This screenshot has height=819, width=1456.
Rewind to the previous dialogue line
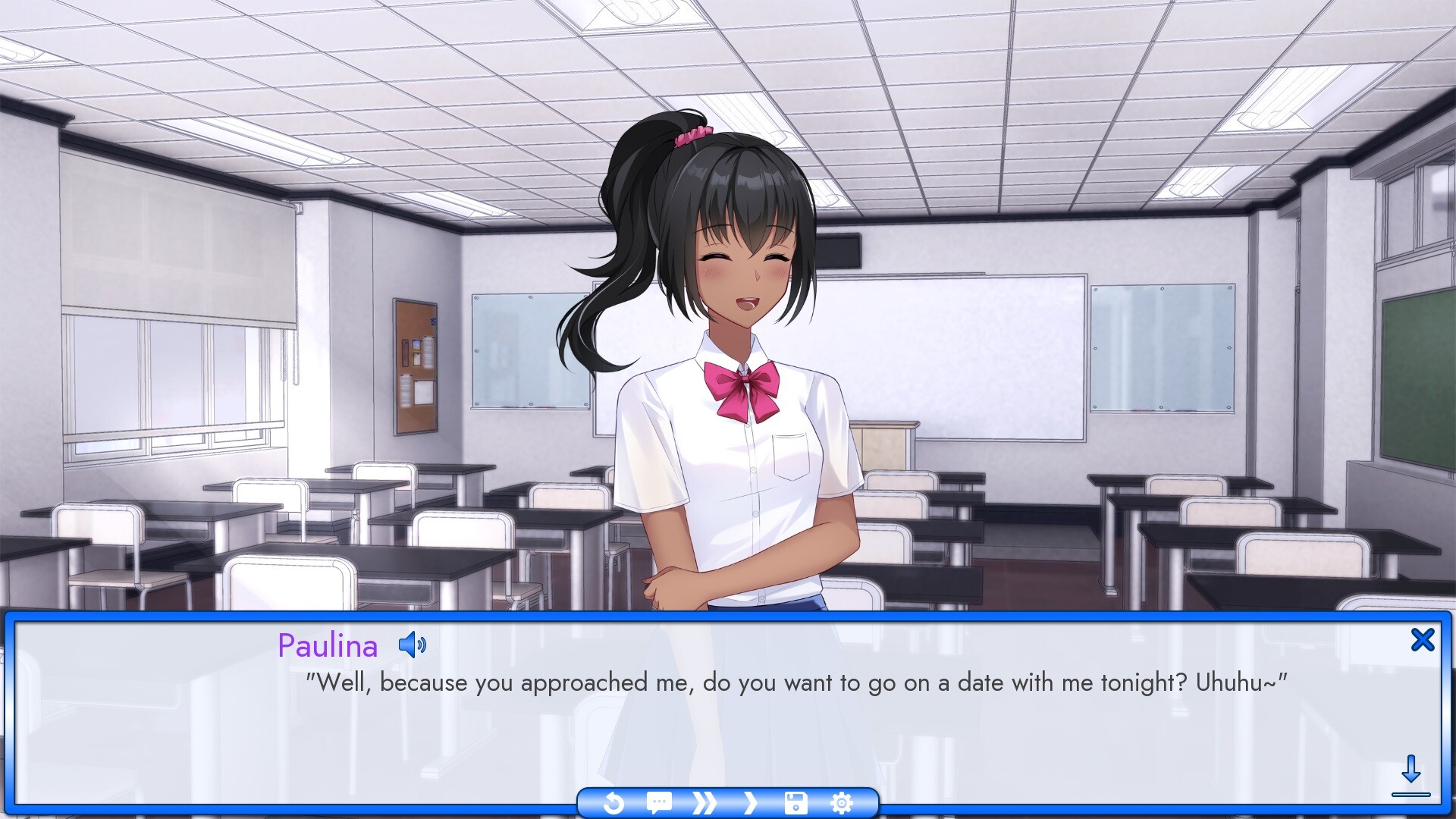click(x=614, y=803)
